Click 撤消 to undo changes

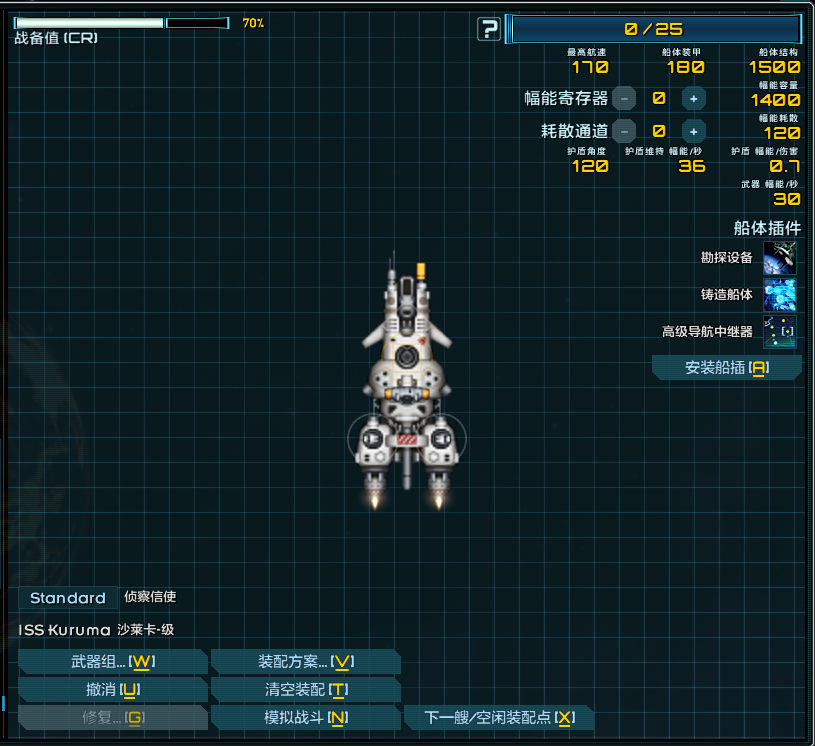[113, 690]
